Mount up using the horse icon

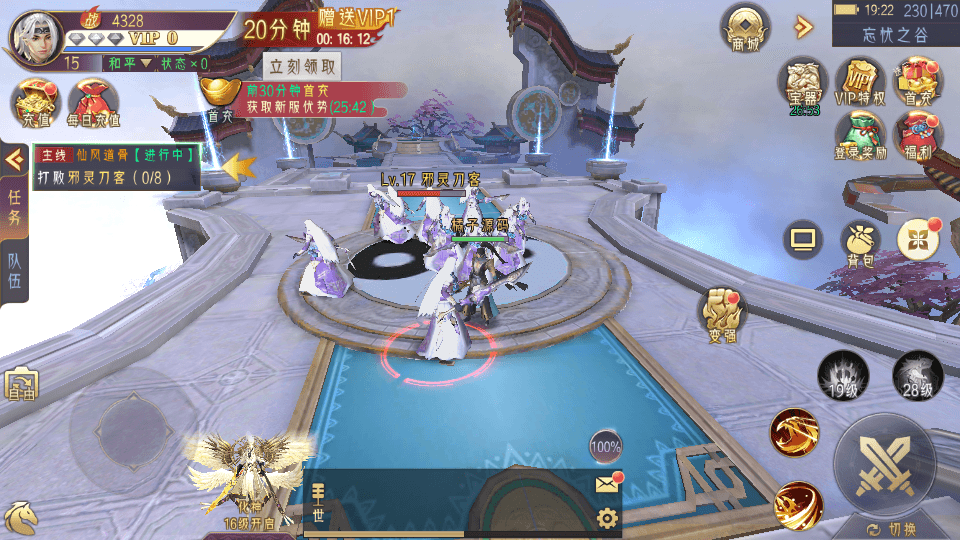coord(21,516)
